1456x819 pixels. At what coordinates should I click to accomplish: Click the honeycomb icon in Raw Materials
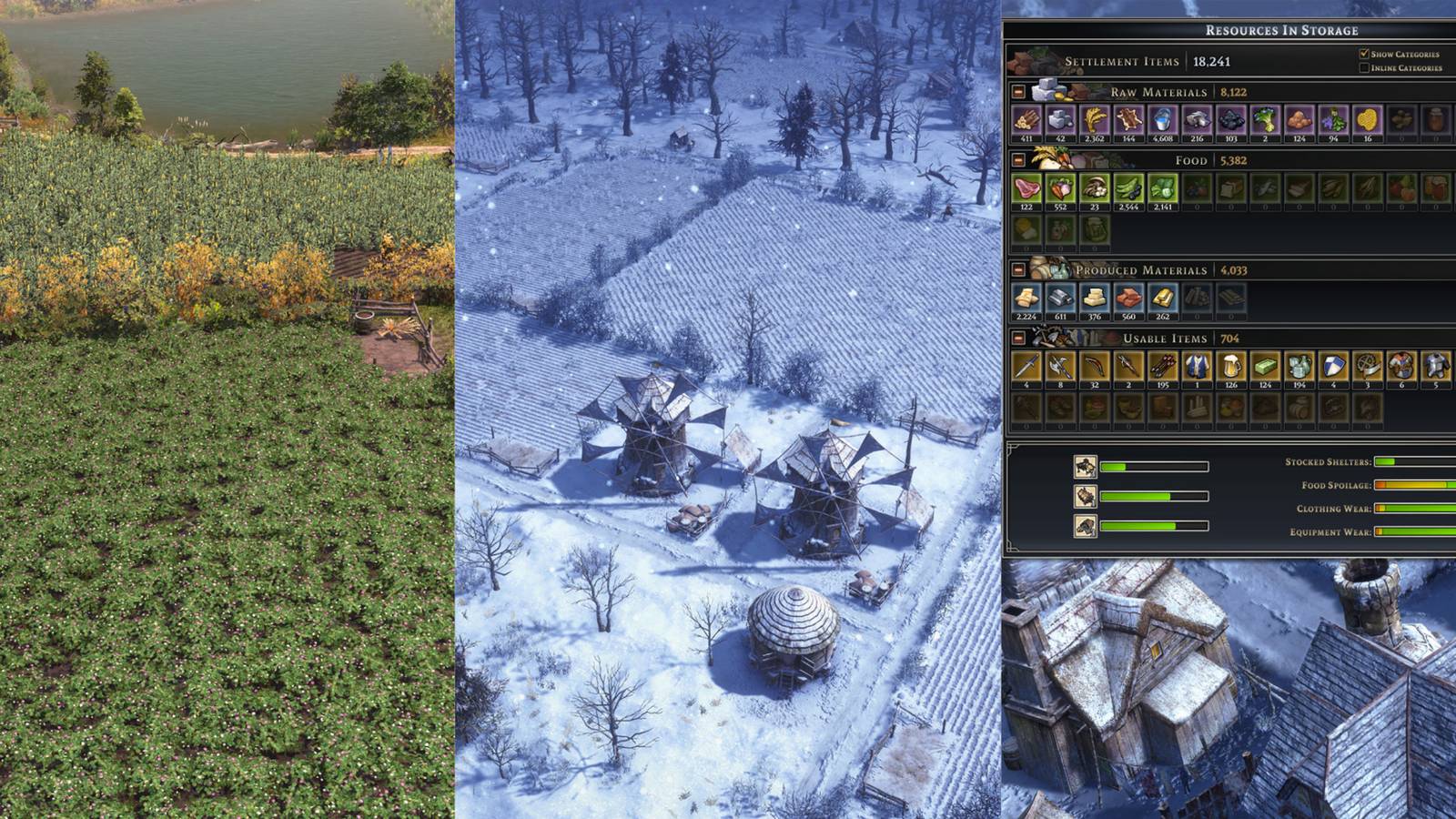(x=1368, y=119)
